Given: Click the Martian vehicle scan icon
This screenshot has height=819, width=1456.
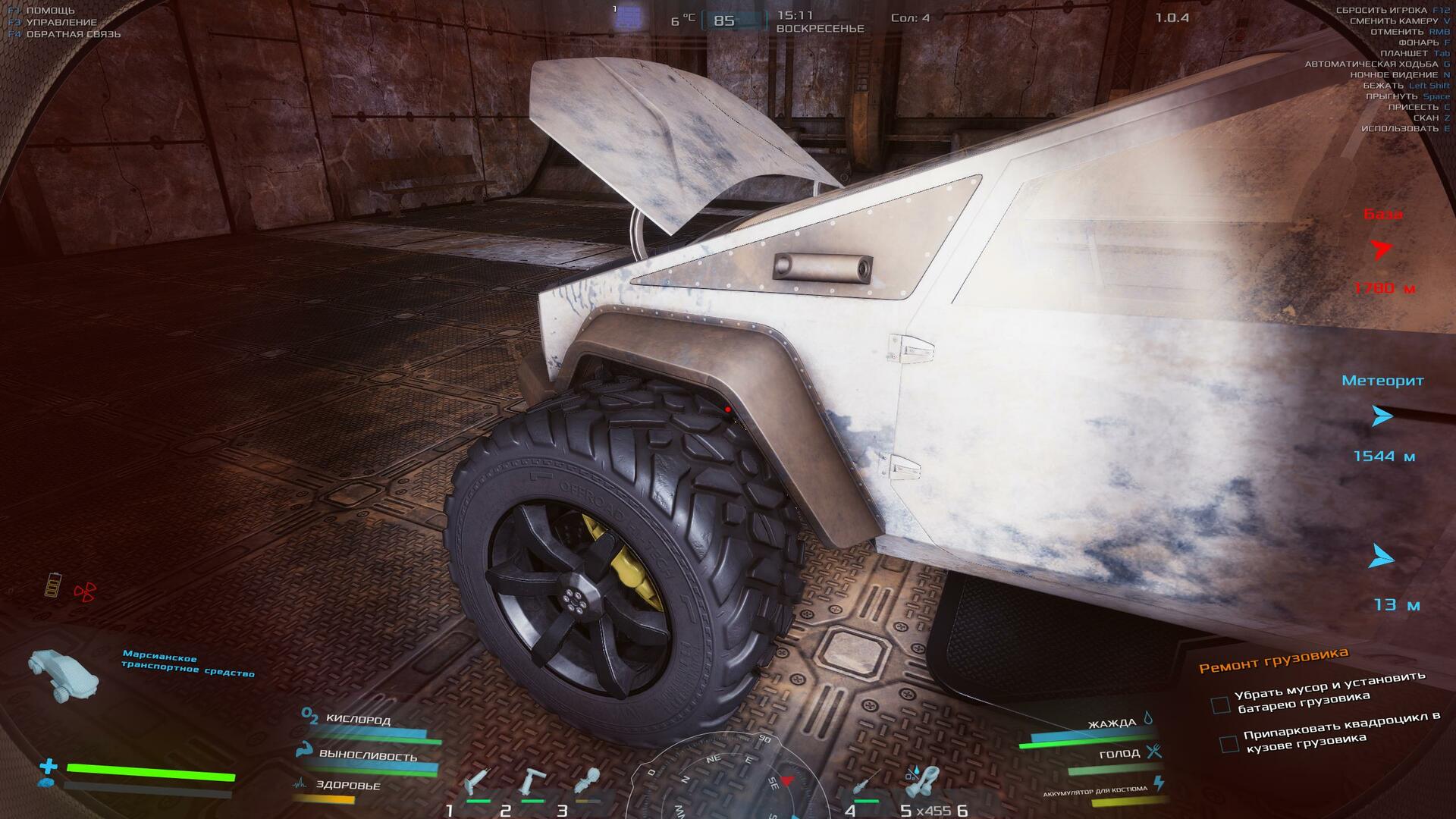Looking at the screenshot, I should 64,673.
